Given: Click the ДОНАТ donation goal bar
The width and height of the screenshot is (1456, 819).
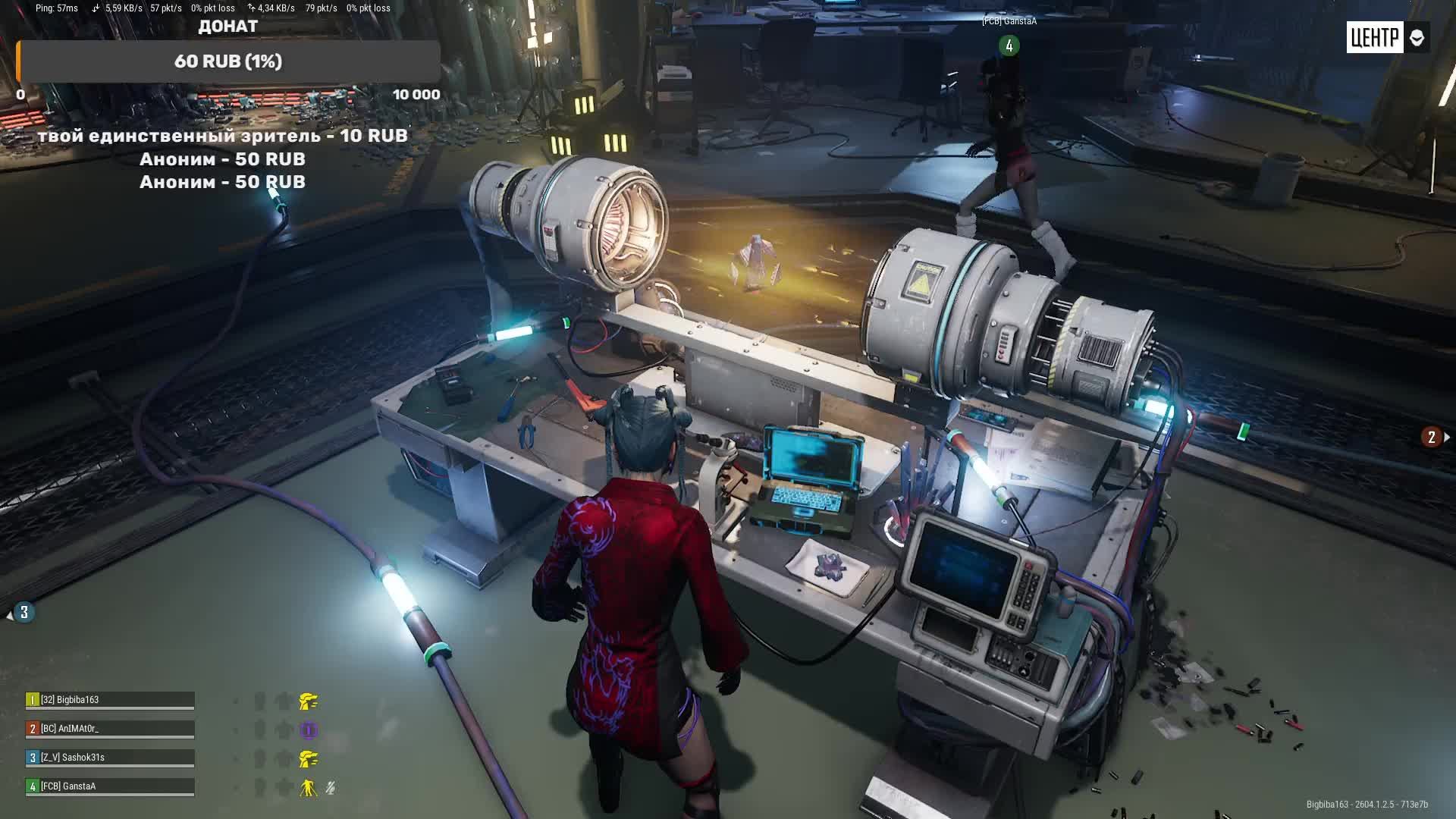Looking at the screenshot, I should point(228,61).
